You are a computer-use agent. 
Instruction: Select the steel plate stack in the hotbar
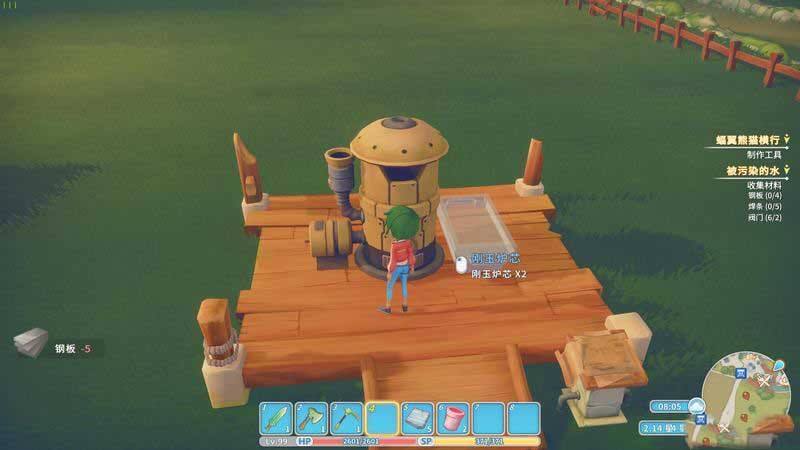(418, 417)
